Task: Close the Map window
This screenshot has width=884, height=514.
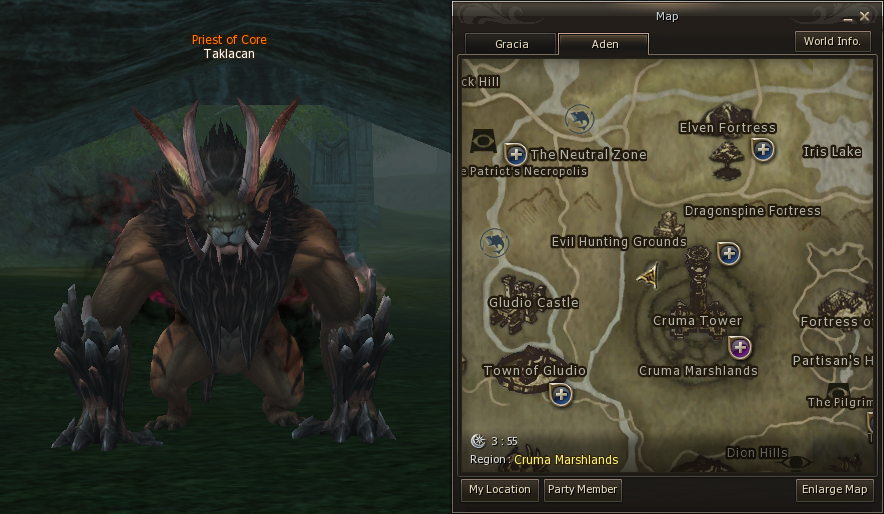Action: tap(864, 16)
